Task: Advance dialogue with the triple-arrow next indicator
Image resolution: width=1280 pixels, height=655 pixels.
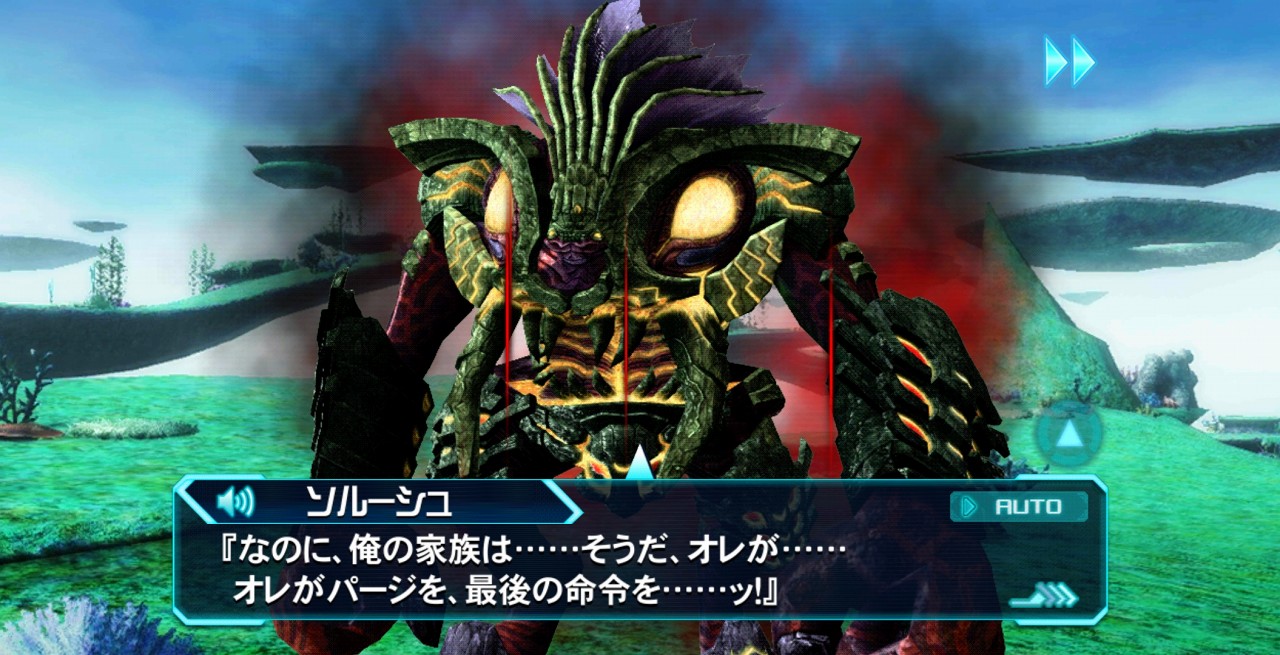Action: click(x=1045, y=596)
